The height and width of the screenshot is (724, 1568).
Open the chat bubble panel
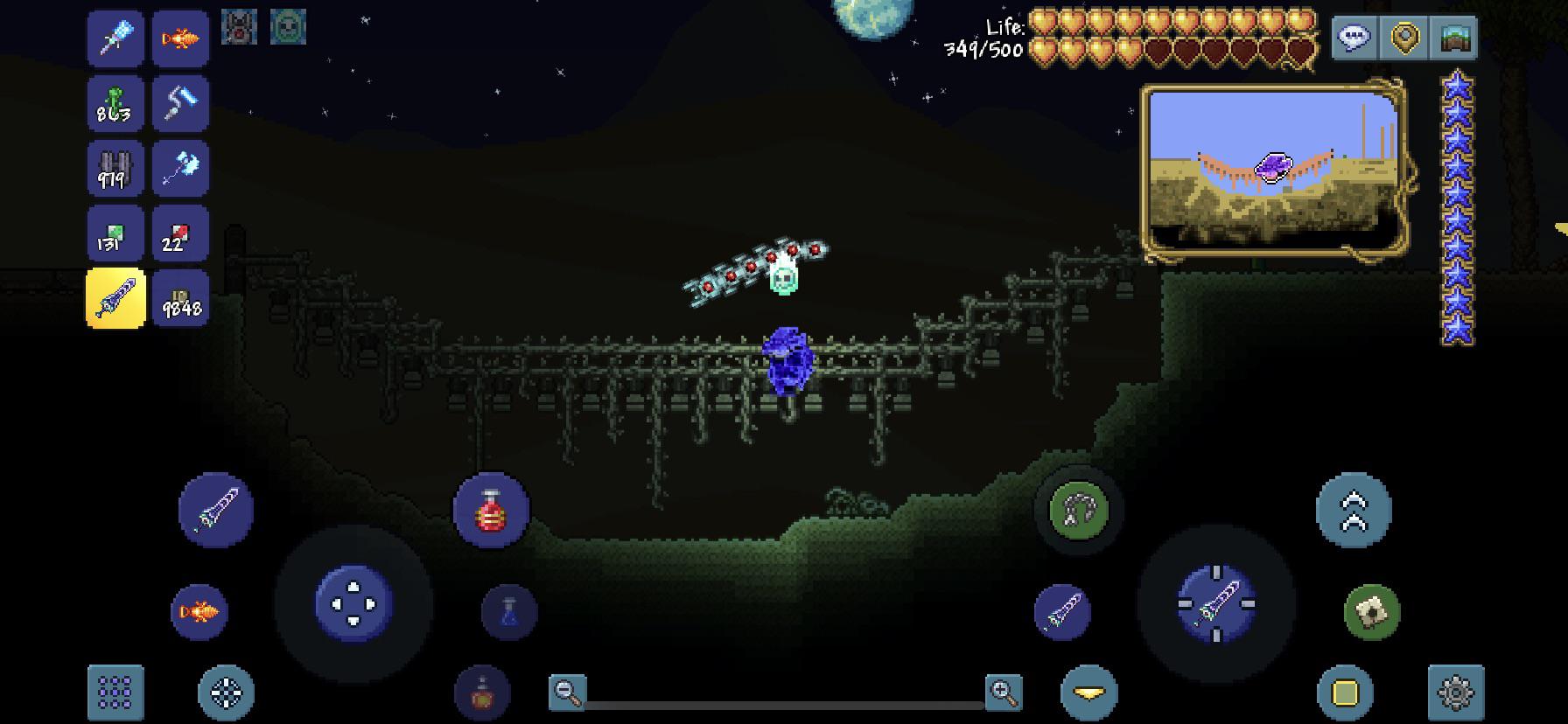pos(1353,38)
